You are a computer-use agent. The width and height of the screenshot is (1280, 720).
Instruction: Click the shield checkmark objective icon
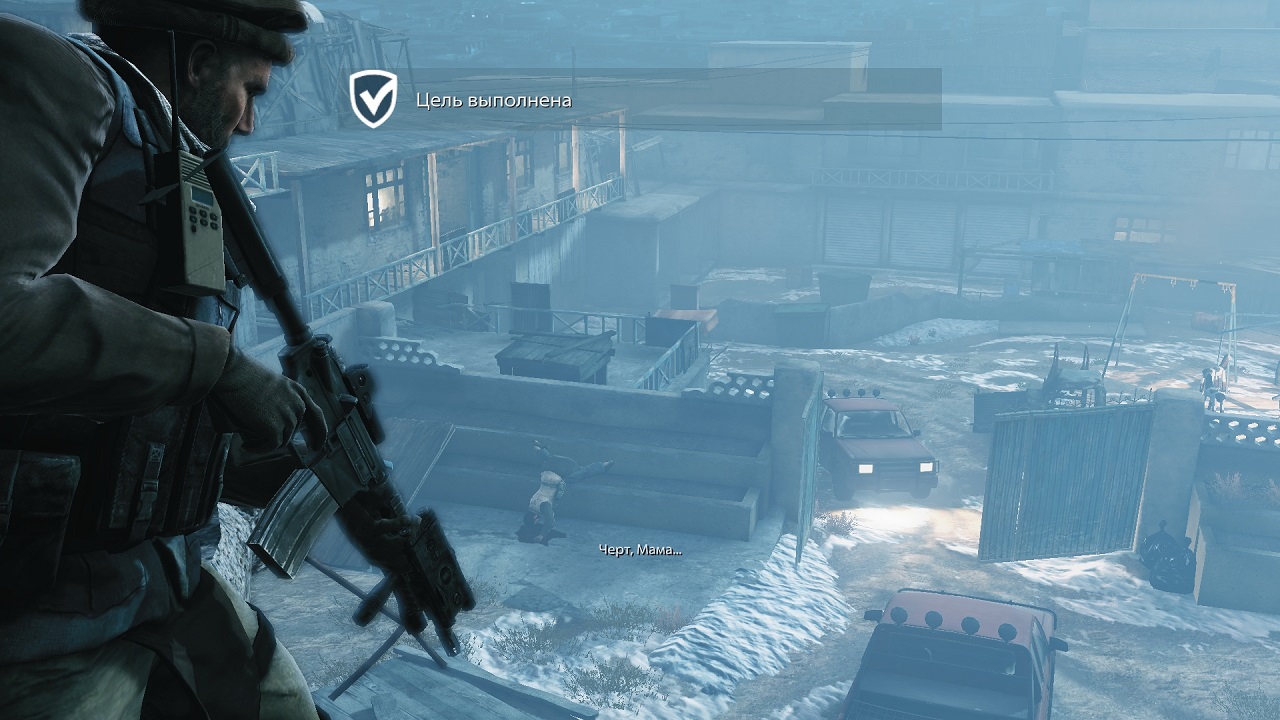[x=373, y=99]
